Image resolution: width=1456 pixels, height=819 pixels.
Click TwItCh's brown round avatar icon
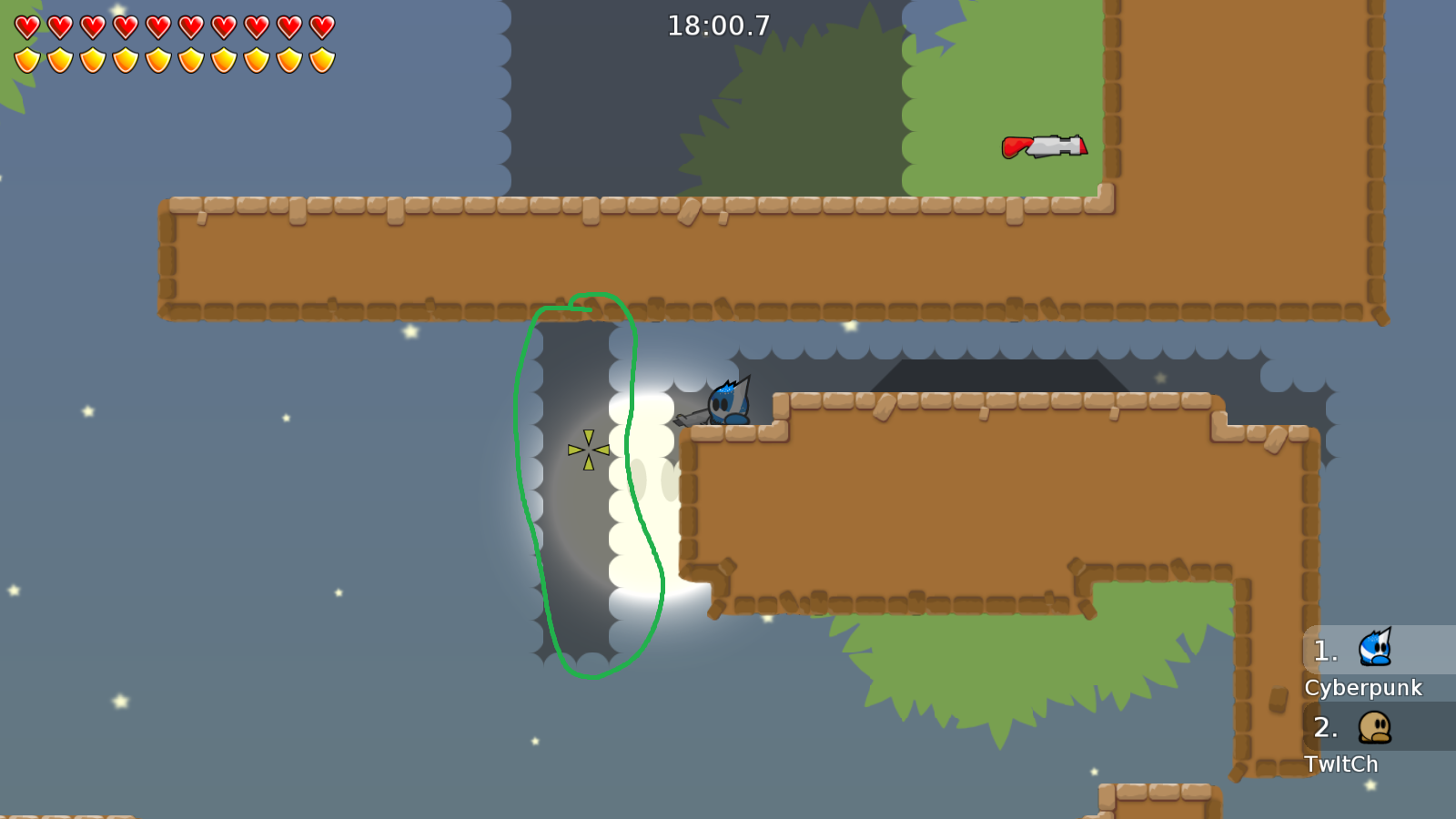(x=1373, y=729)
